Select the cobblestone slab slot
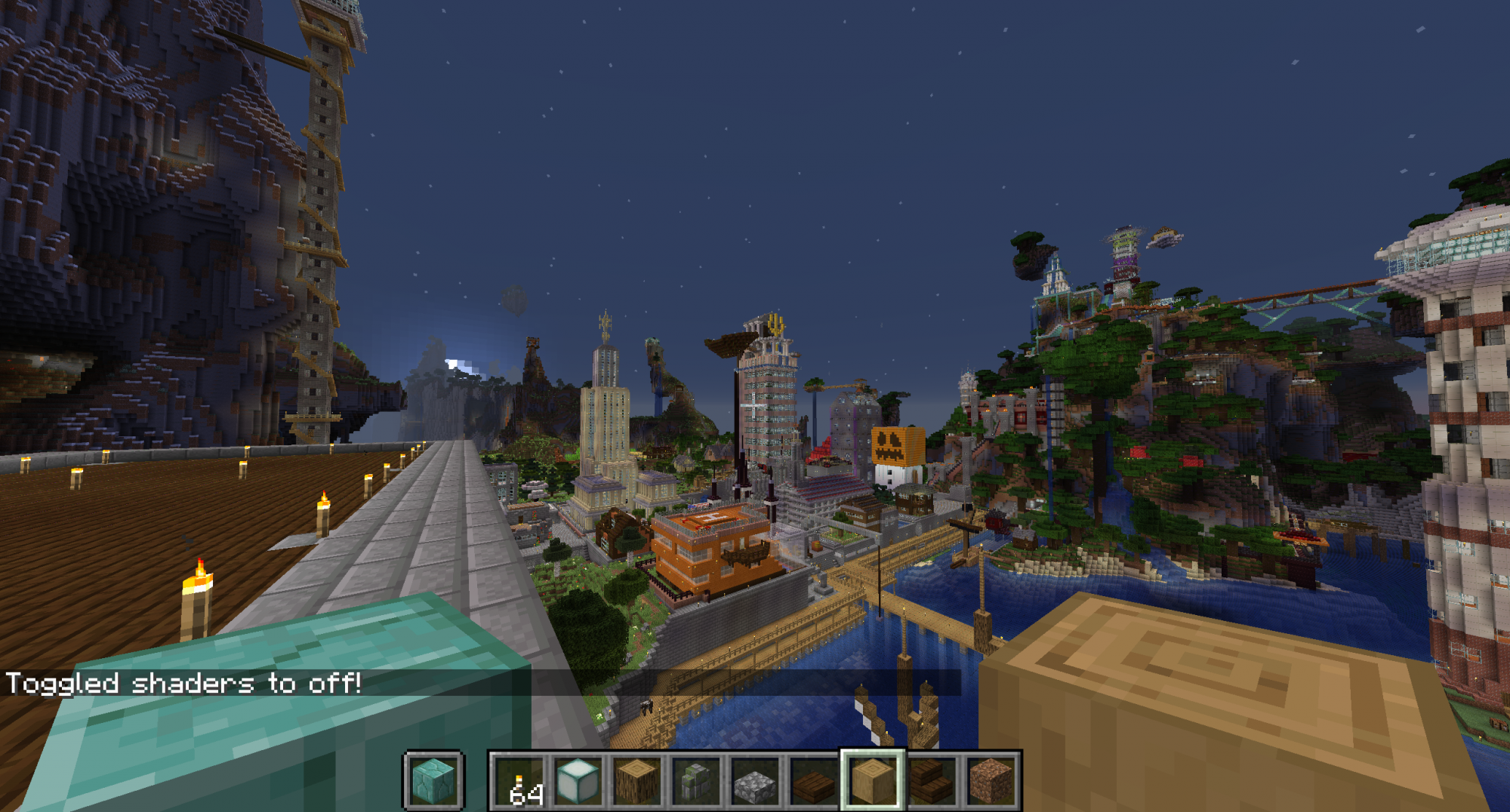Viewport: 1510px width, 812px height. tap(755, 782)
